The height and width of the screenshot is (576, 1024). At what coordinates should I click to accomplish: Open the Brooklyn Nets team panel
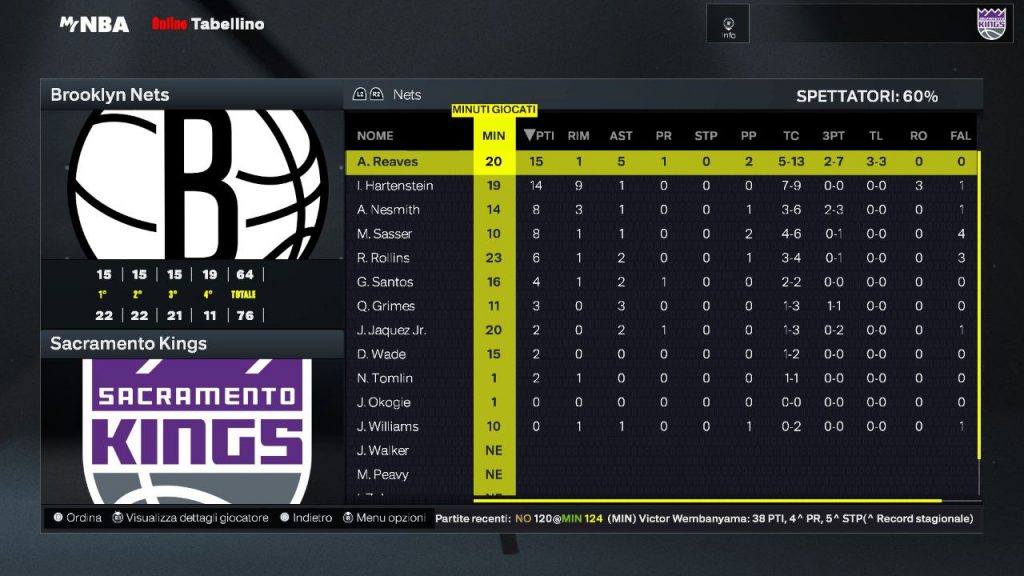click(110, 95)
